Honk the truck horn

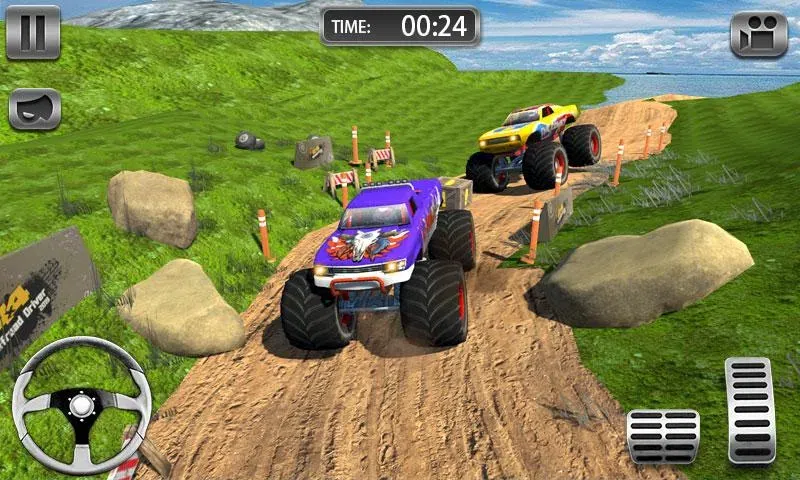(x=35, y=109)
